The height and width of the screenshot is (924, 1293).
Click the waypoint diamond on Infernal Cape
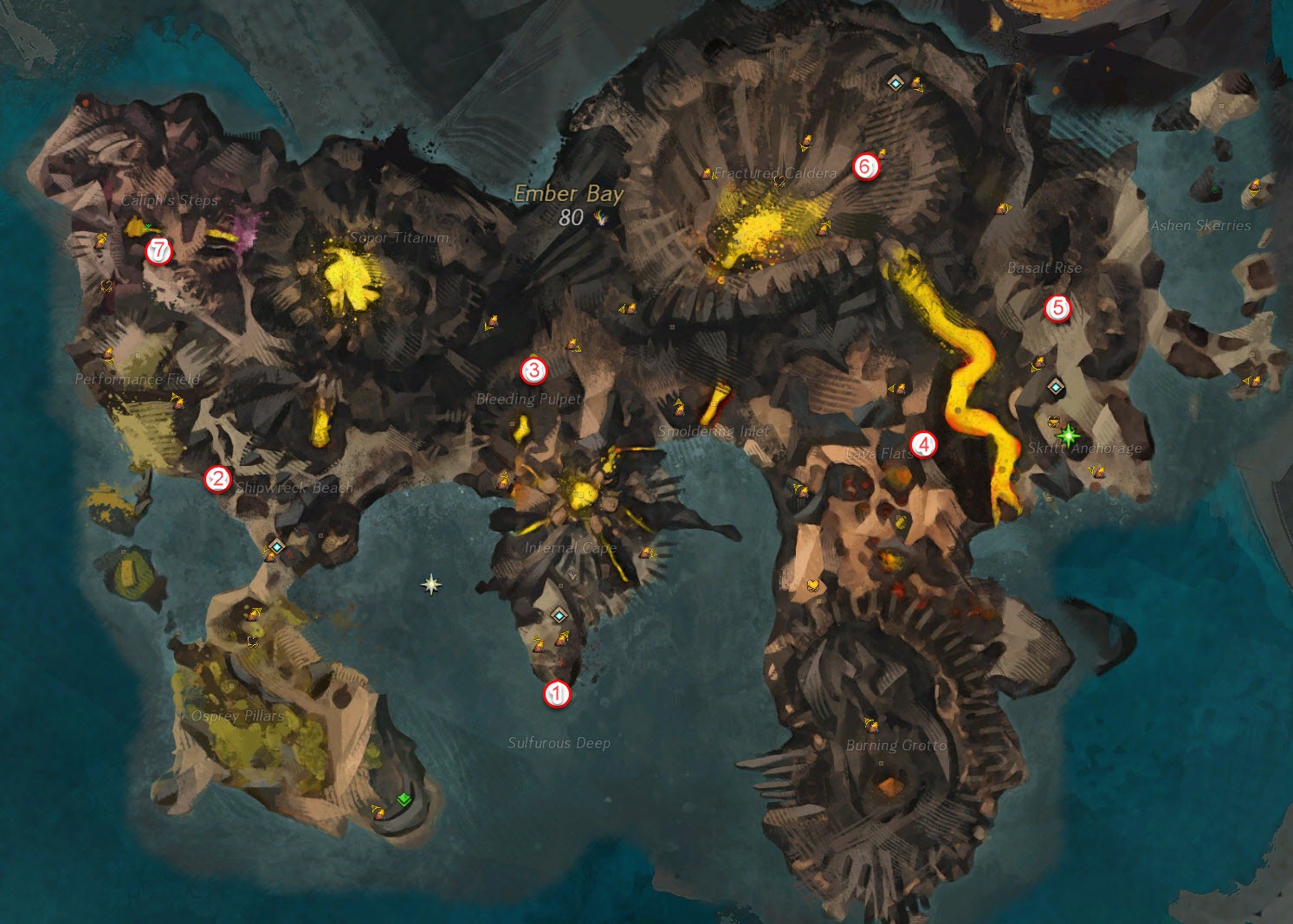[x=559, y=616]
